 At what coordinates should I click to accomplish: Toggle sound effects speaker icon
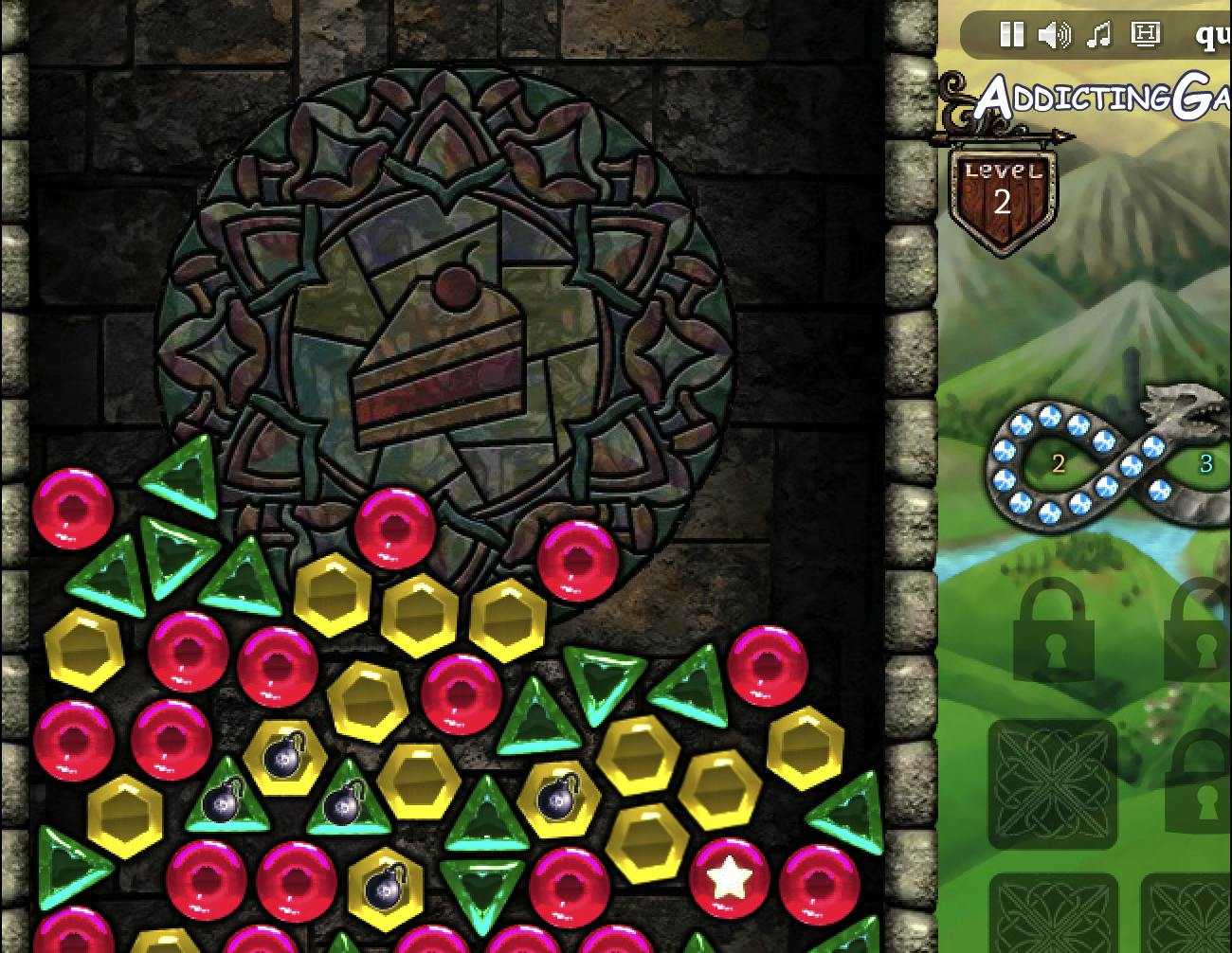[x=1054, y=35]
